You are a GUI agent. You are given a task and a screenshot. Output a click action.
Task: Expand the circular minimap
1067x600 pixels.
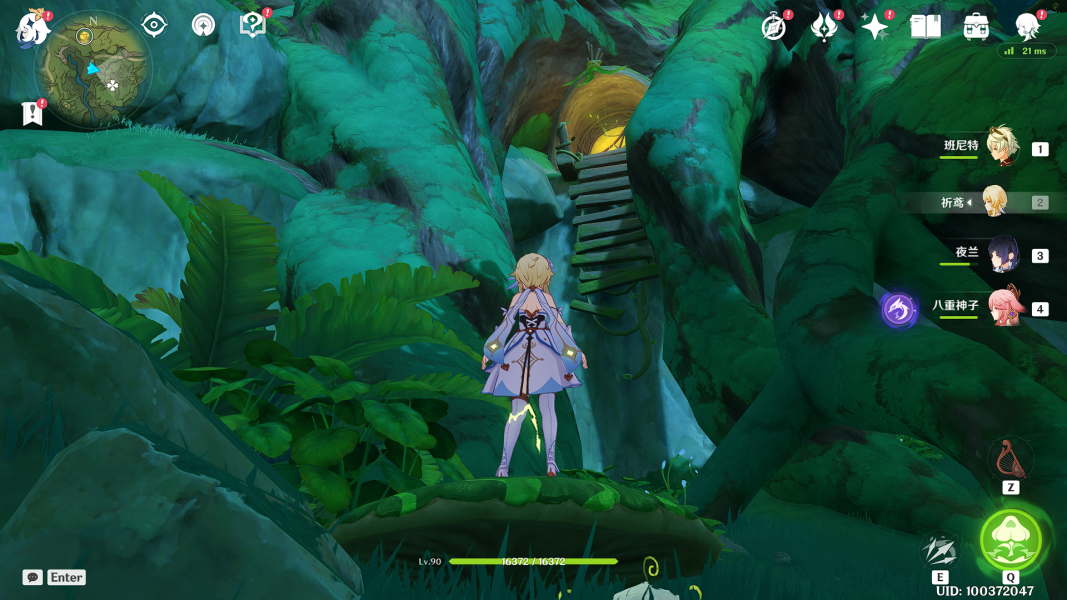point(92,70)
